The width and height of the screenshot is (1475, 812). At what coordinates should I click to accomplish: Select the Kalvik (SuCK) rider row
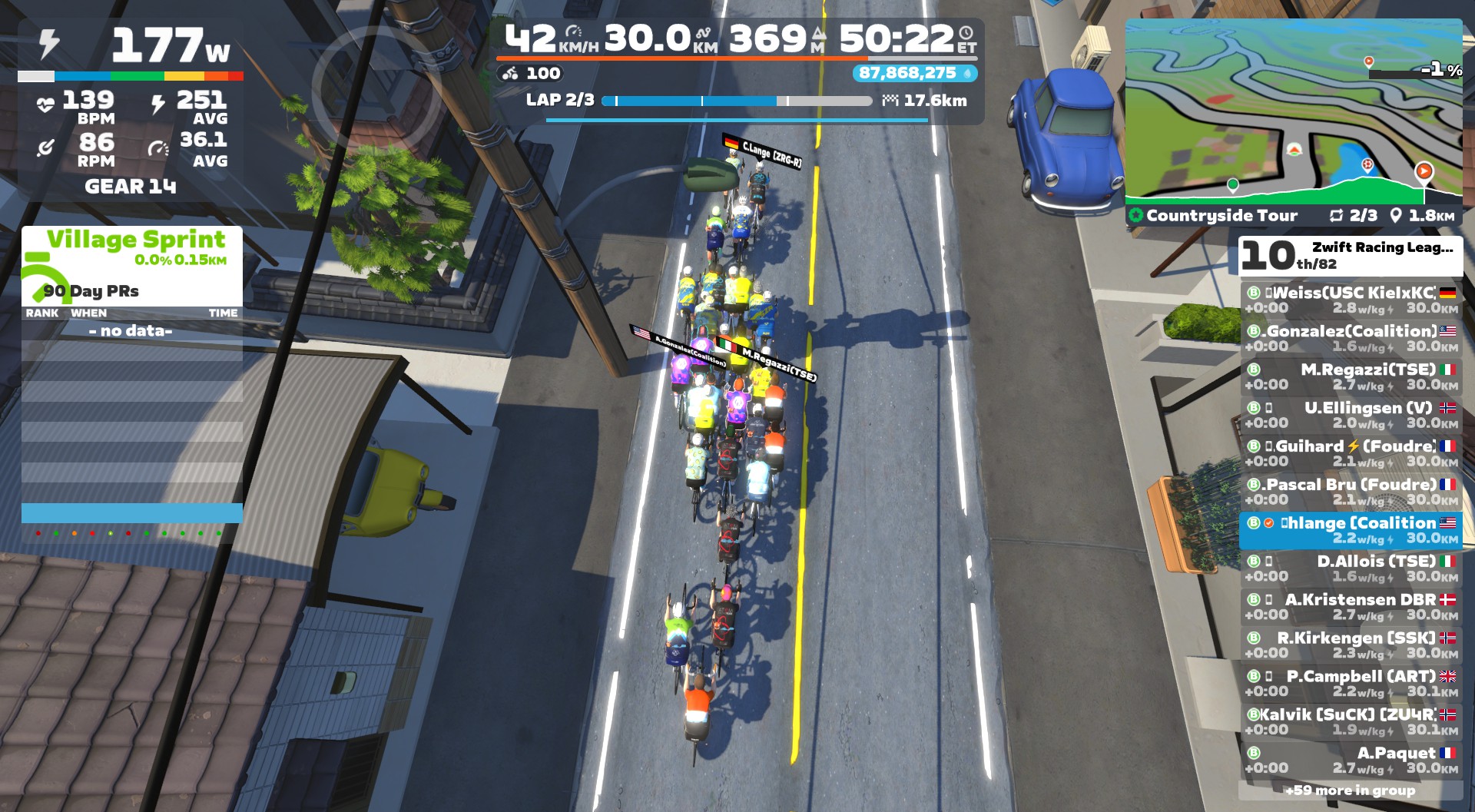pyautogui.click(x=1351, y=722)
